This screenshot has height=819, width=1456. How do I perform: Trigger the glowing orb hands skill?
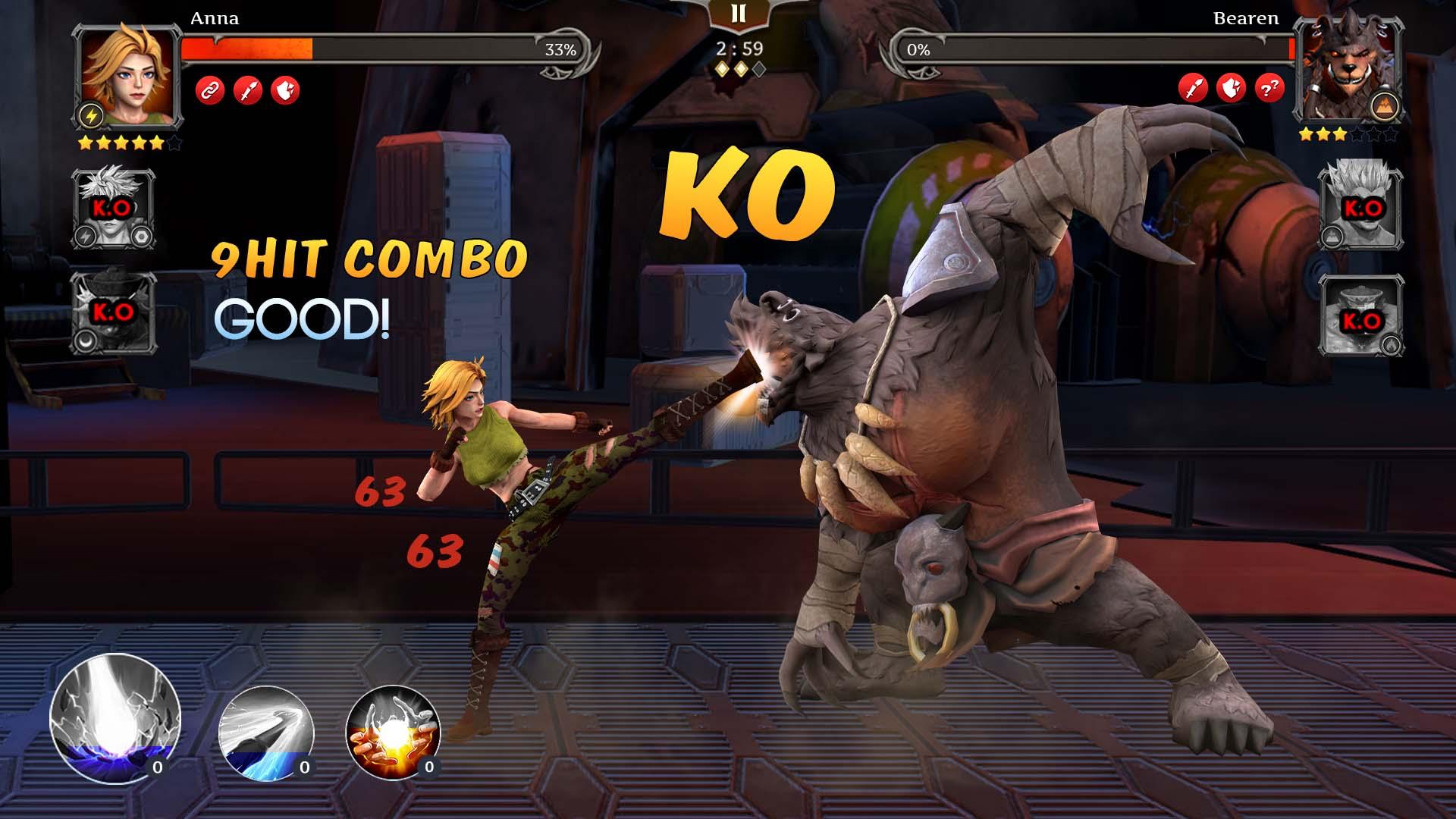(x=393, y=733)
